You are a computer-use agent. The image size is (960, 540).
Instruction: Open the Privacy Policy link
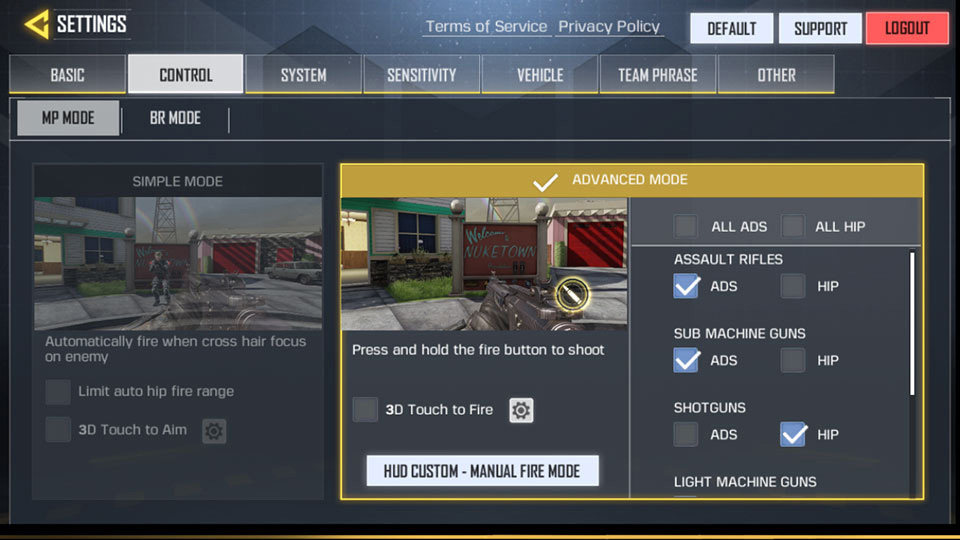coord(609,27)
